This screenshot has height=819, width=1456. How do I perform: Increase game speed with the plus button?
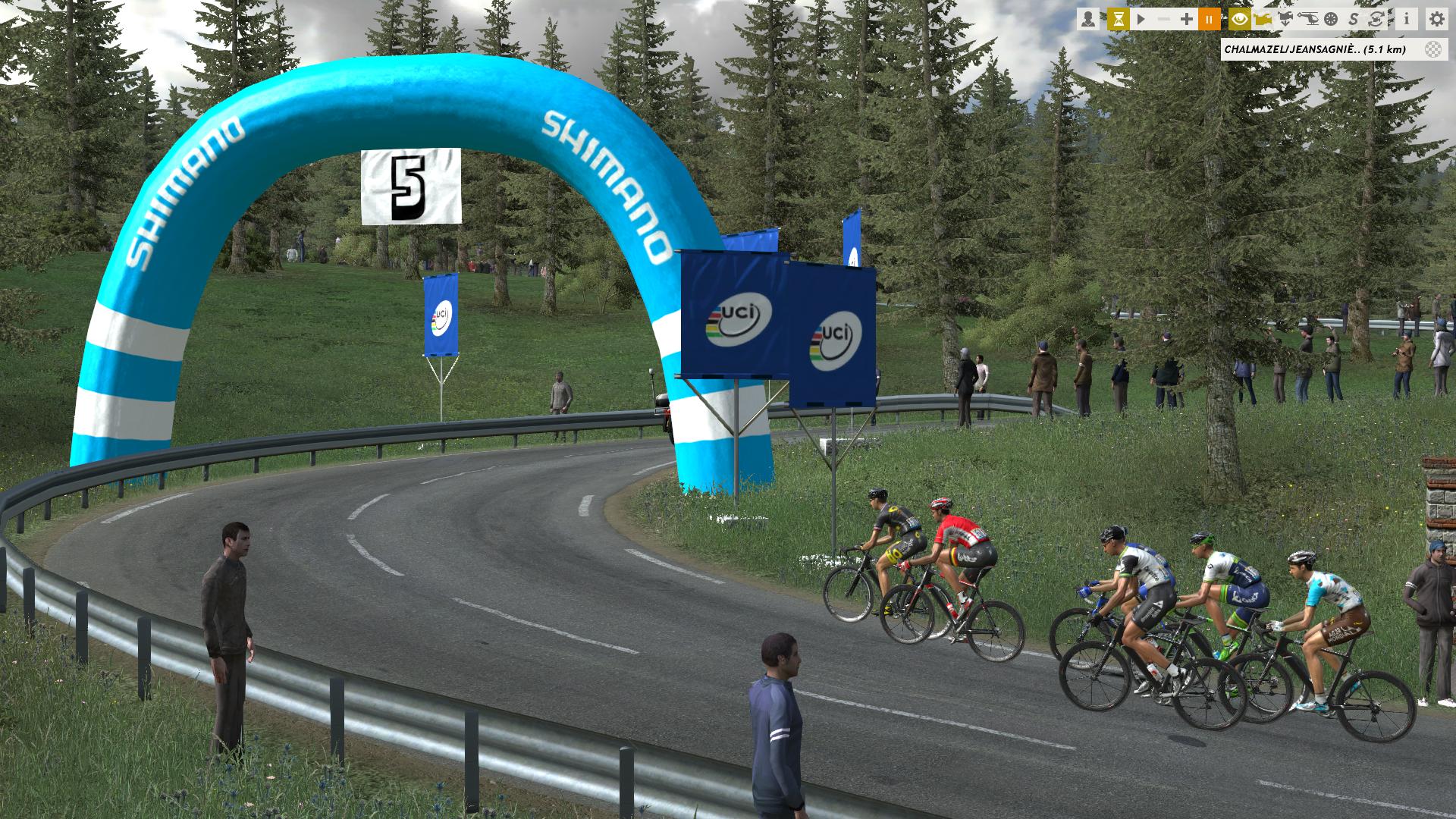pos(1187,19)
